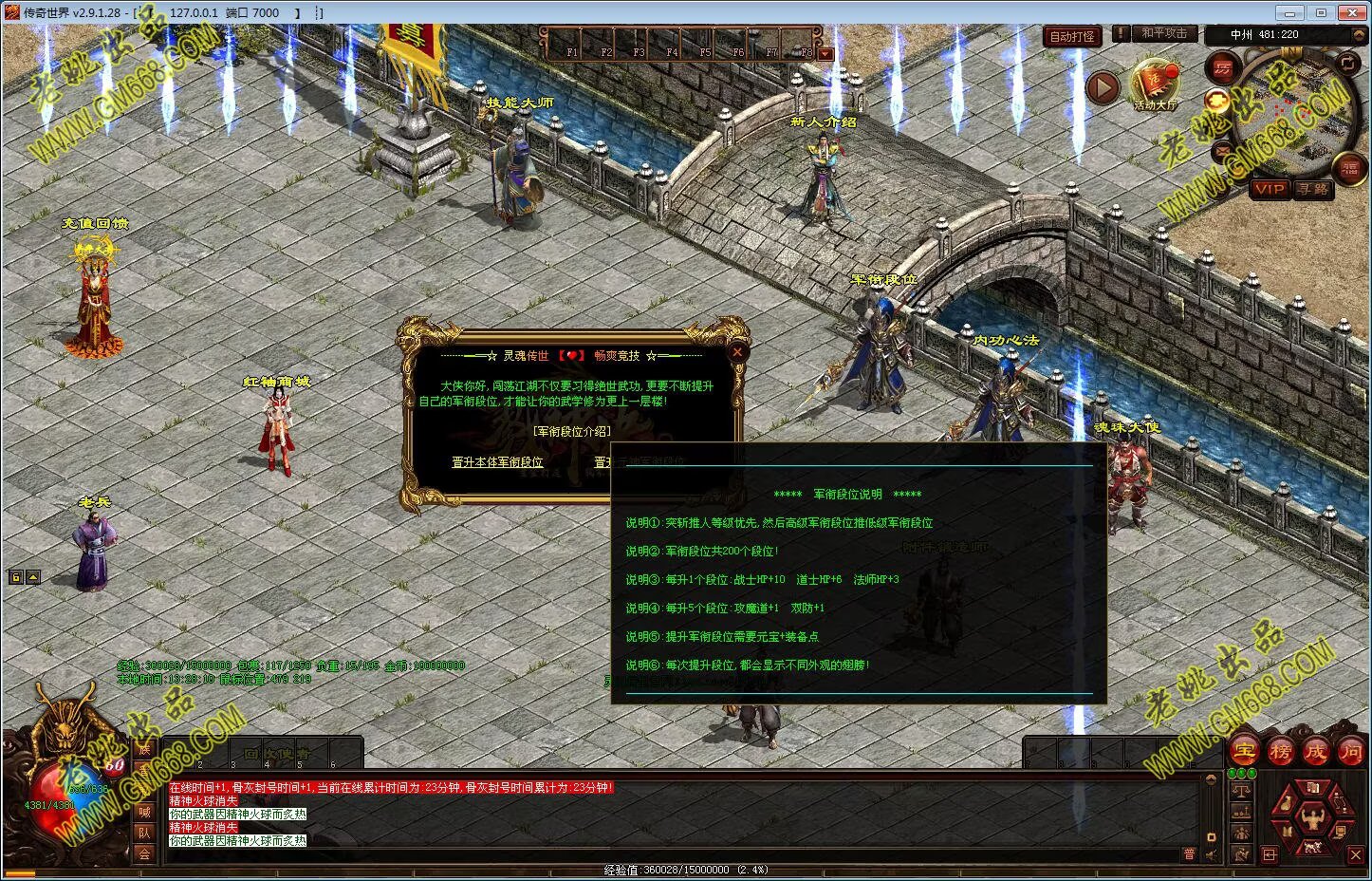Screen dimensions: 1372x881
Task: Click the 问 help orb
Action: point(1351,751)
